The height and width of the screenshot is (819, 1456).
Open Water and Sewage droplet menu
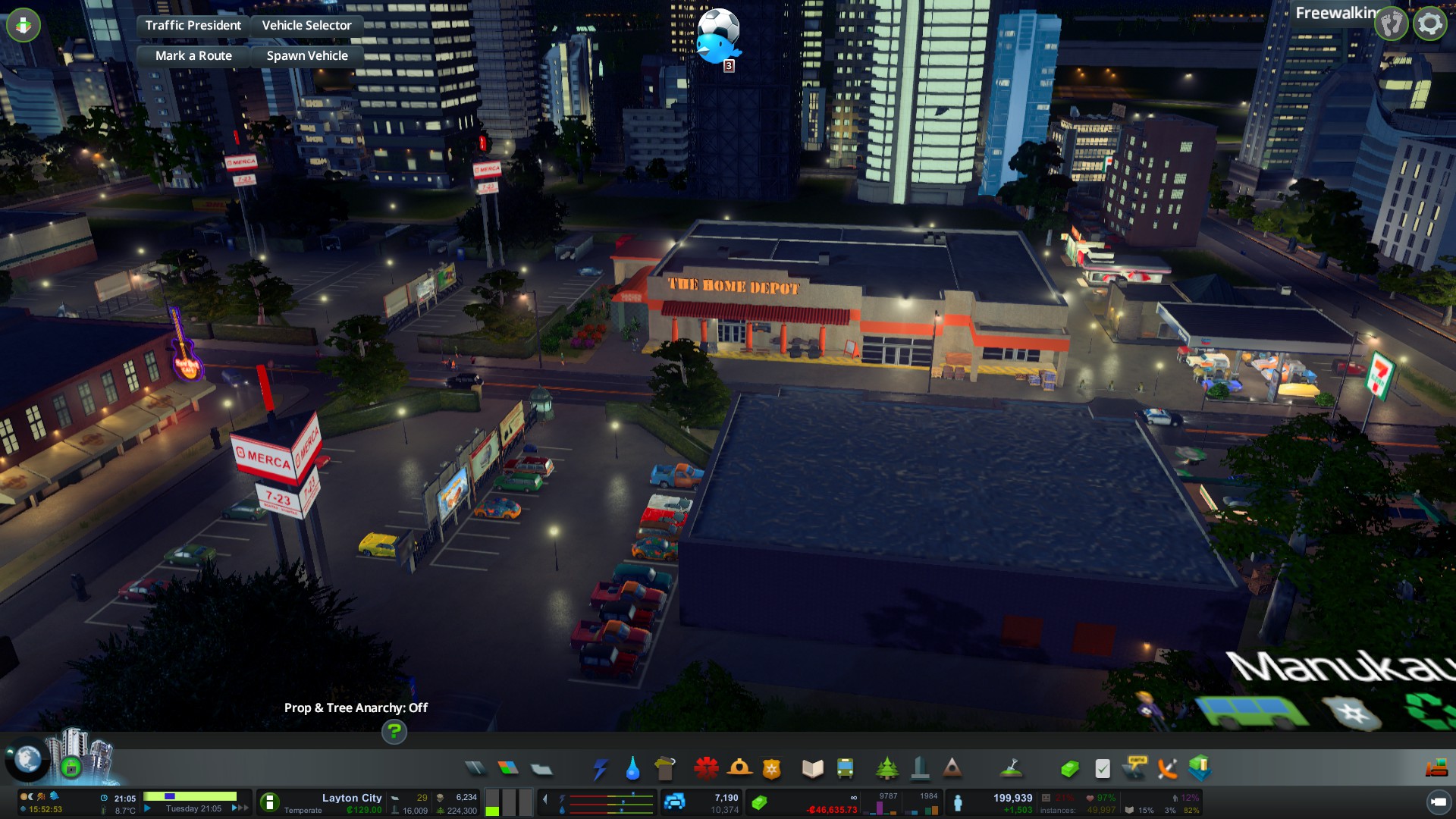(x=632, y=769)
